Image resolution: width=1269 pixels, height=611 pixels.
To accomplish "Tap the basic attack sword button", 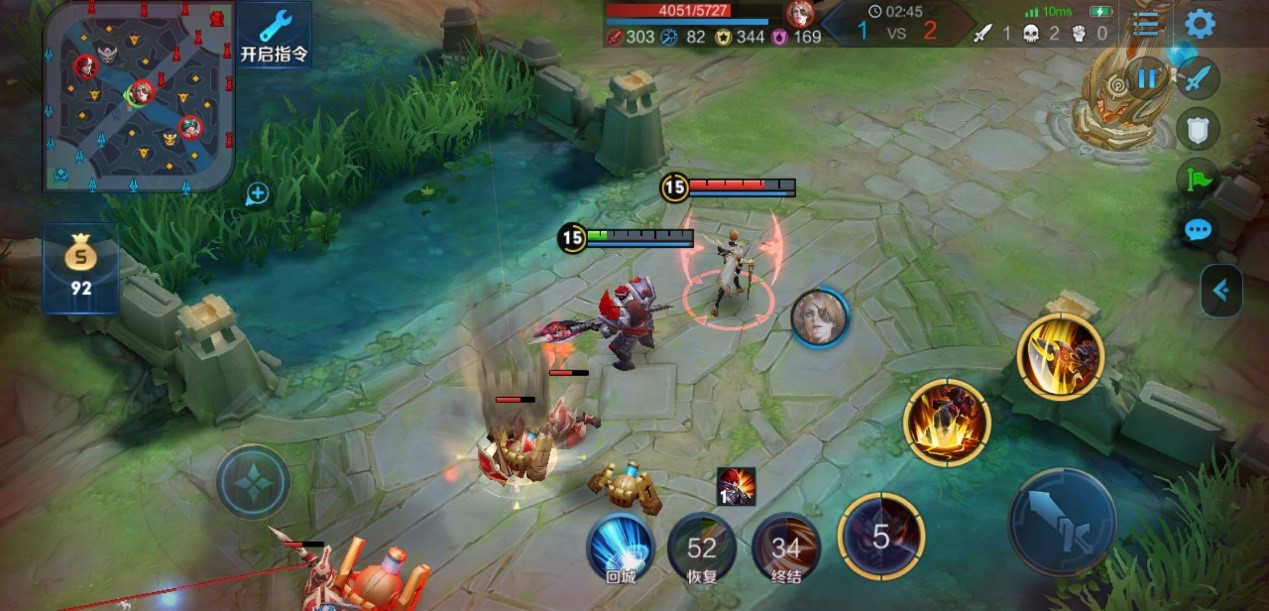I will coord(1062,521).
